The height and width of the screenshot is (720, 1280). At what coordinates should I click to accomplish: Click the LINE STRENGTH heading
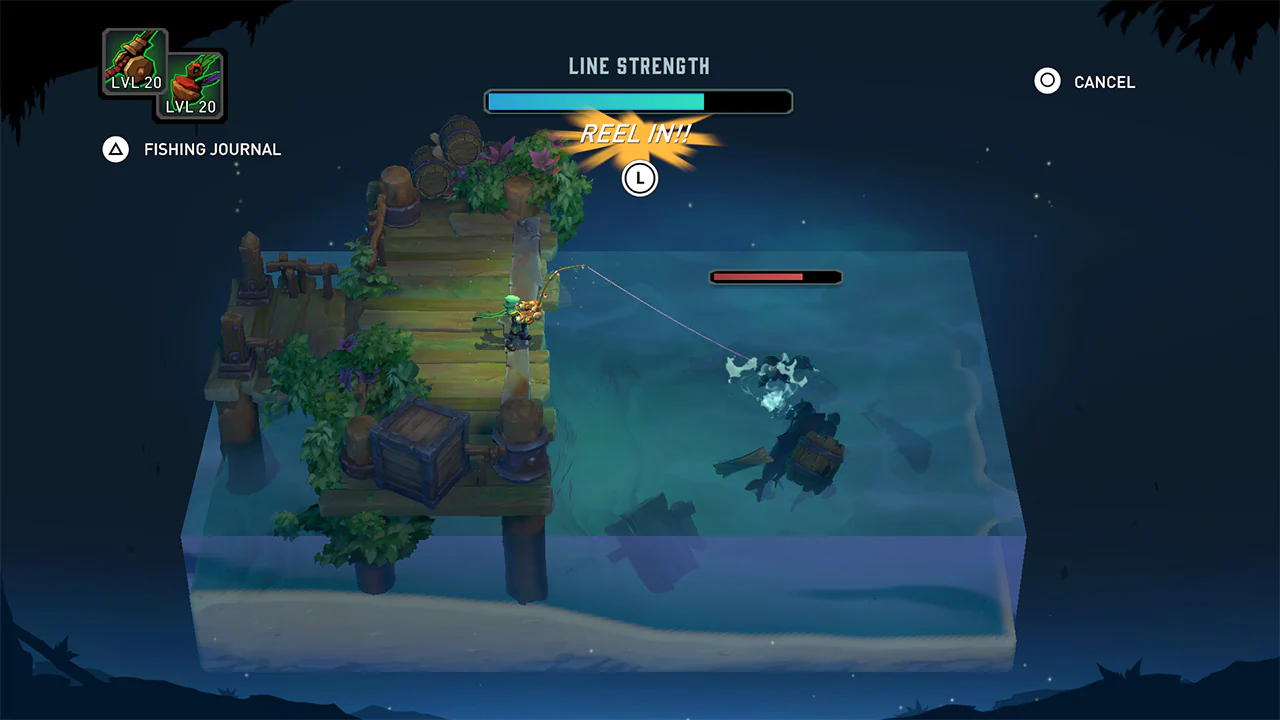click(x=638, y=66)
